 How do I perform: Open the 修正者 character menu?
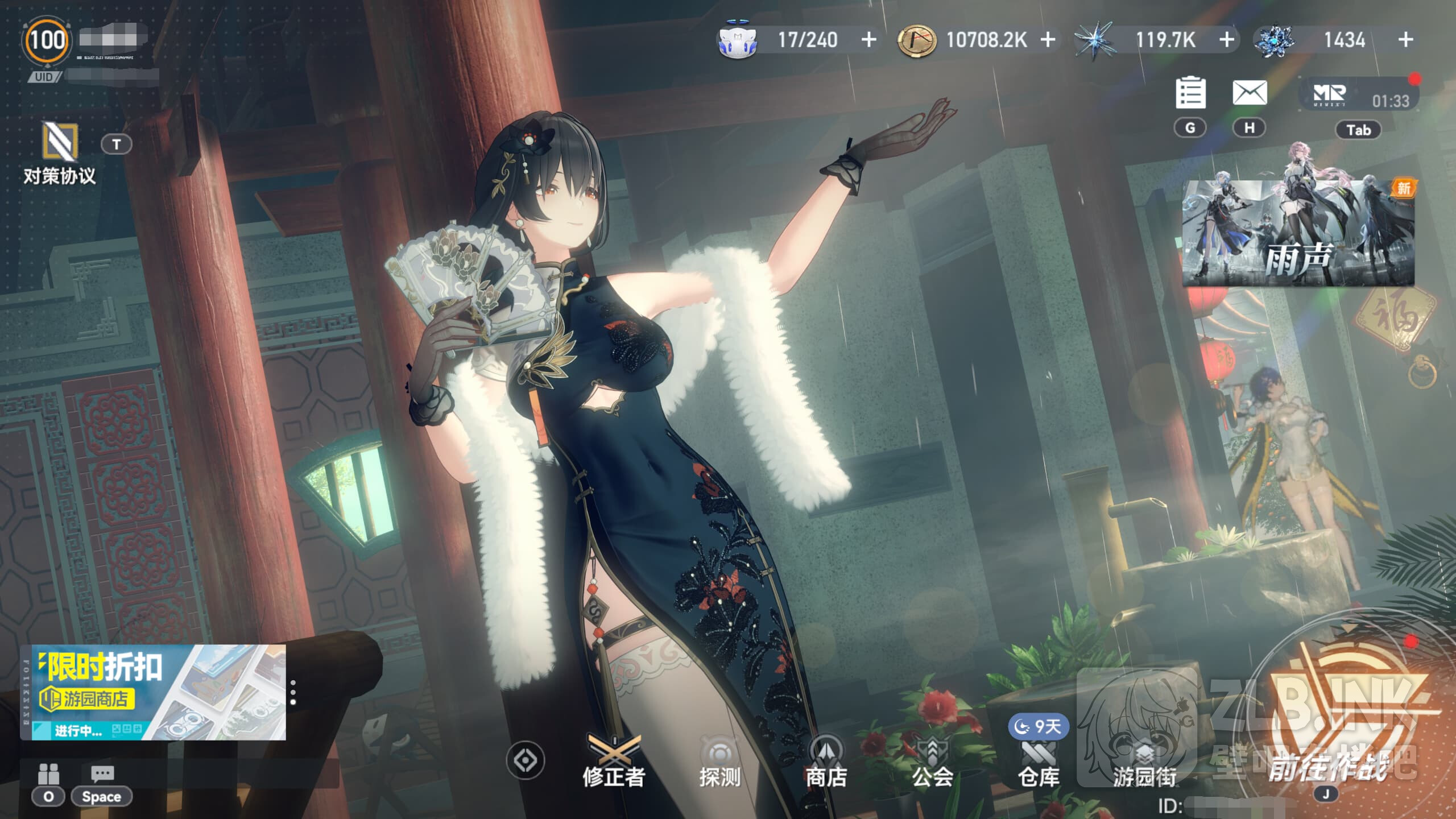613,761
